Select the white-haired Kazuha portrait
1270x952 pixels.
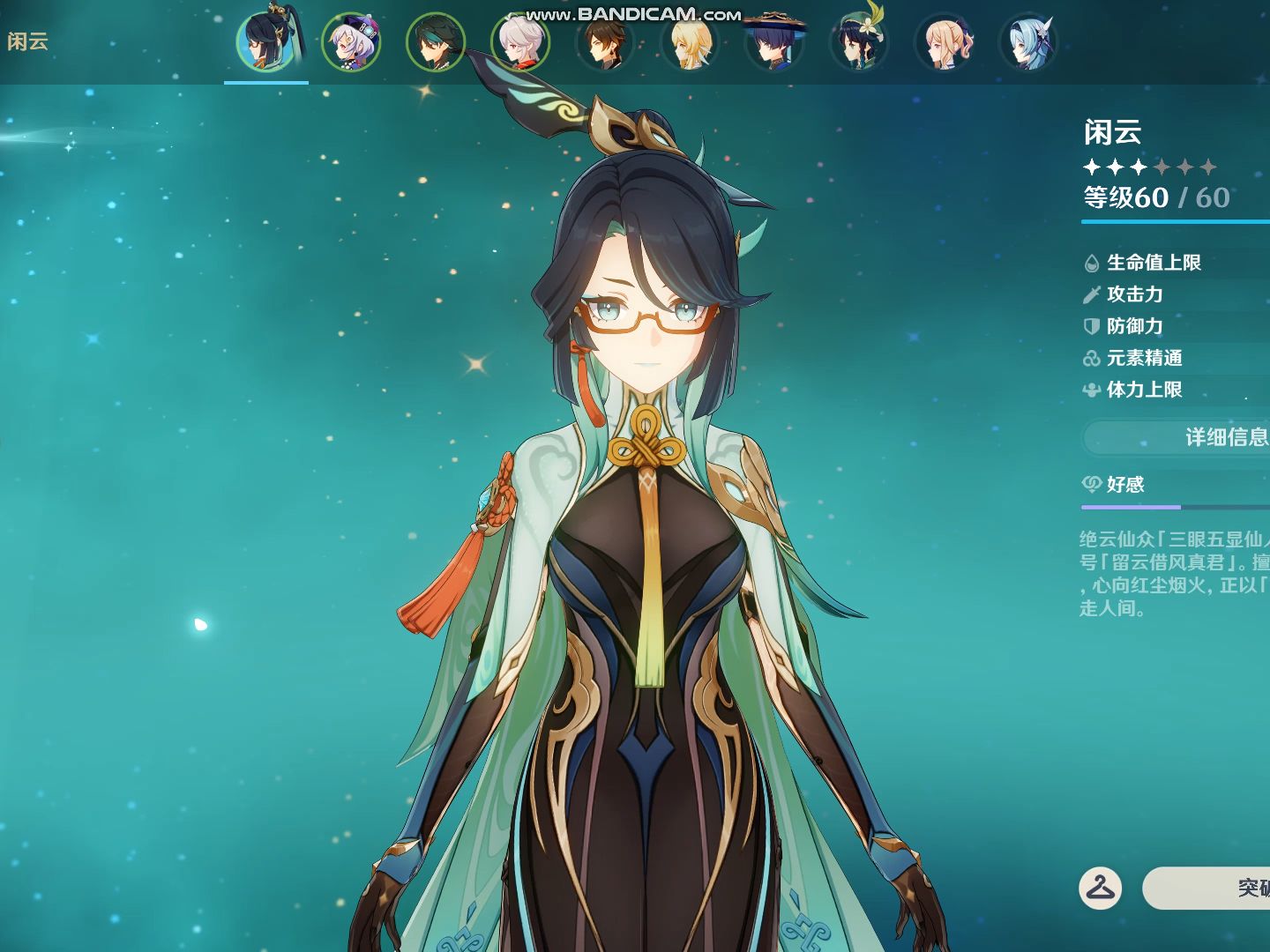coord(520,42)
